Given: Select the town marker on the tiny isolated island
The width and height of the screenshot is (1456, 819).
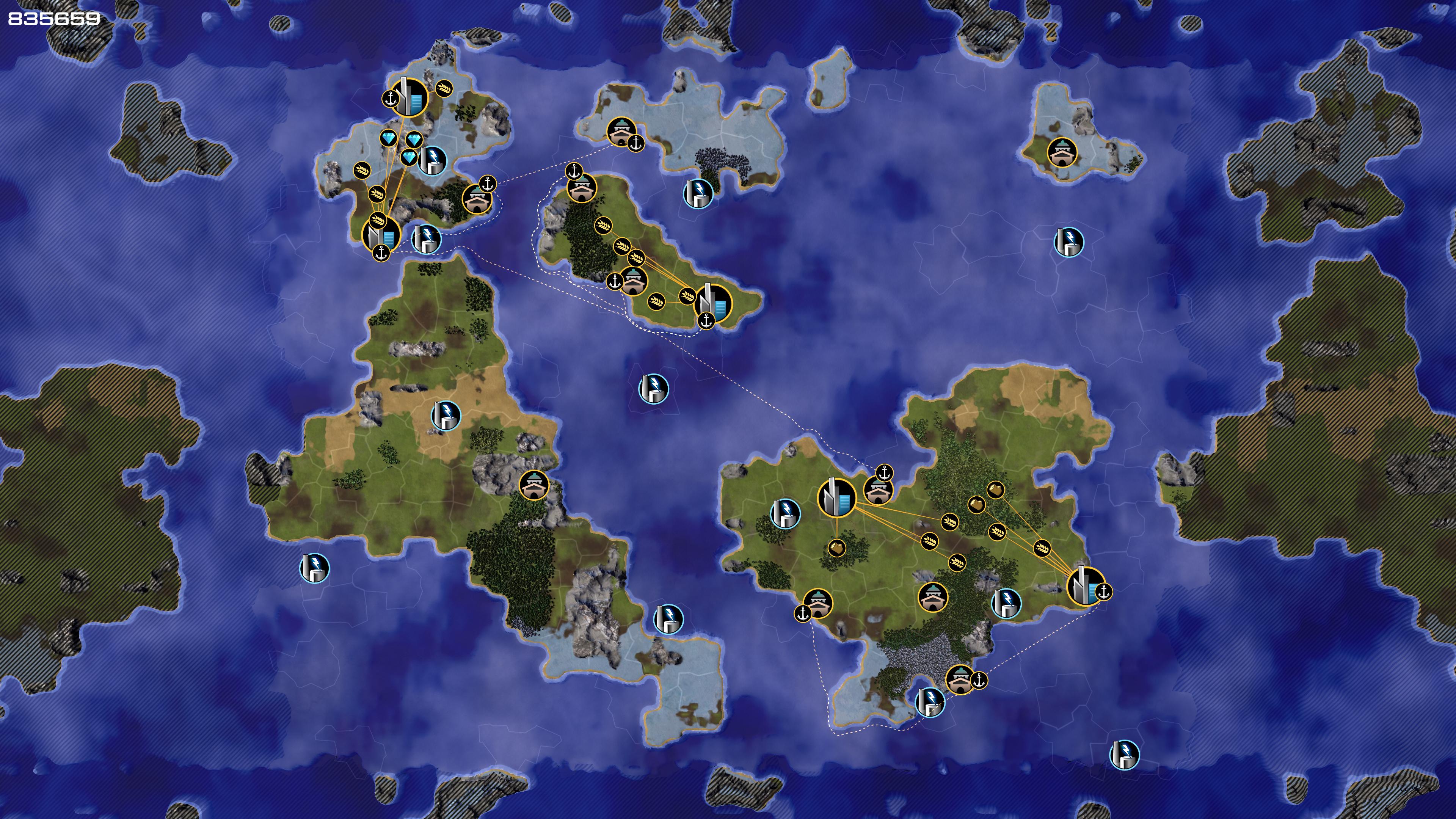Looking at the screenshot, I should coord(1062,152).
